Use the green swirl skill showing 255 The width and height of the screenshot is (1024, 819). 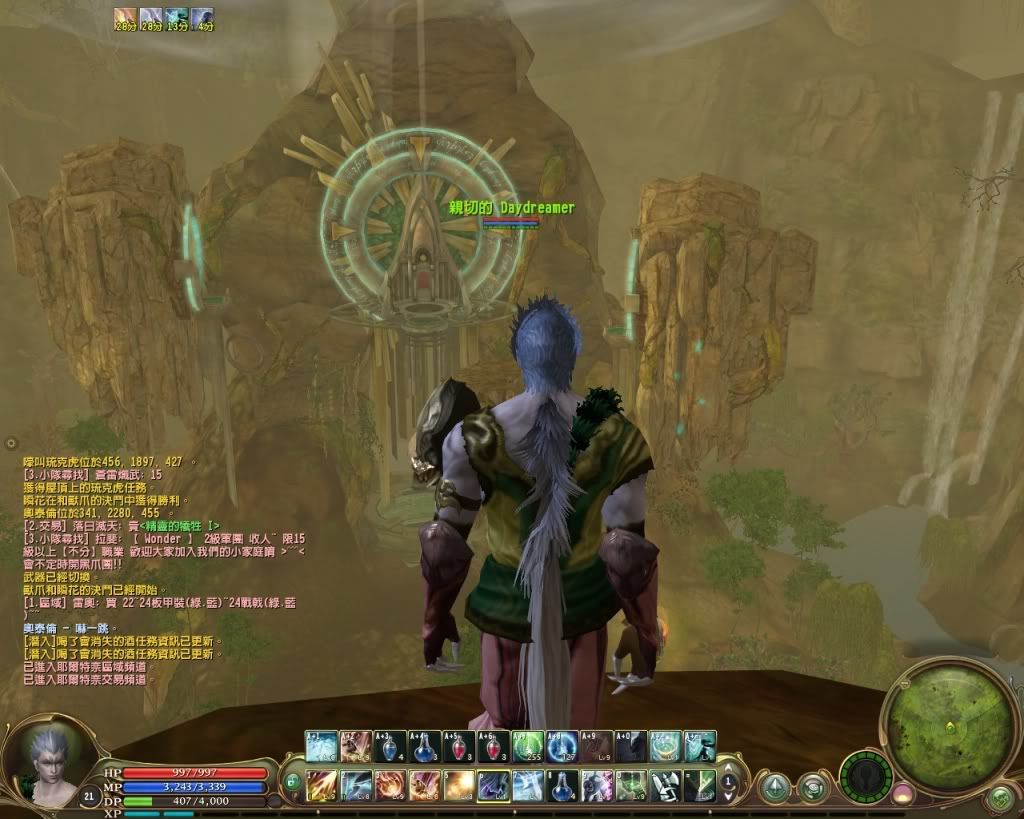[x=527, y=746]
